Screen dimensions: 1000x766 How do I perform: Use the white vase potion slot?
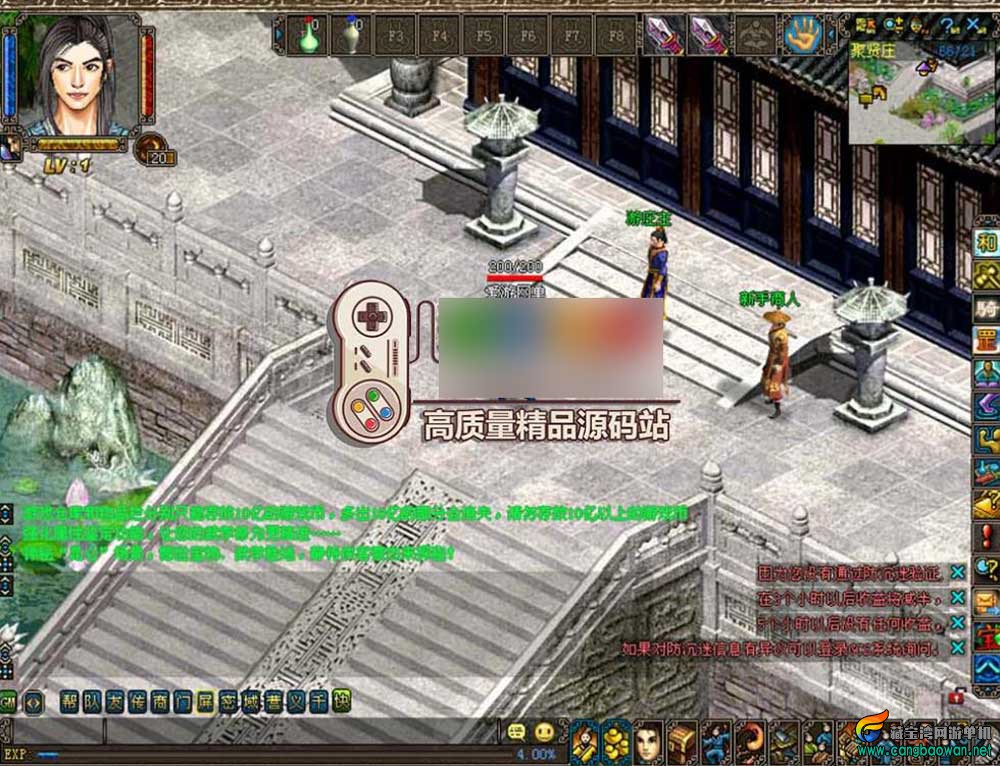(x=351, y=36)
